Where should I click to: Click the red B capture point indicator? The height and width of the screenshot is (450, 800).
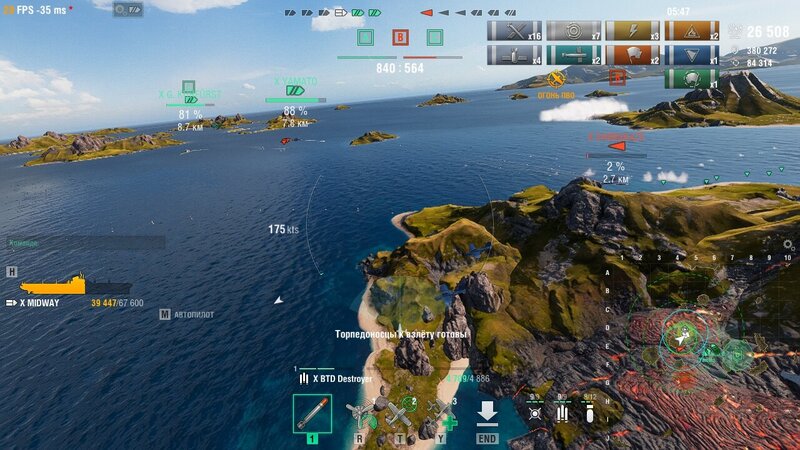pos(400,38)
